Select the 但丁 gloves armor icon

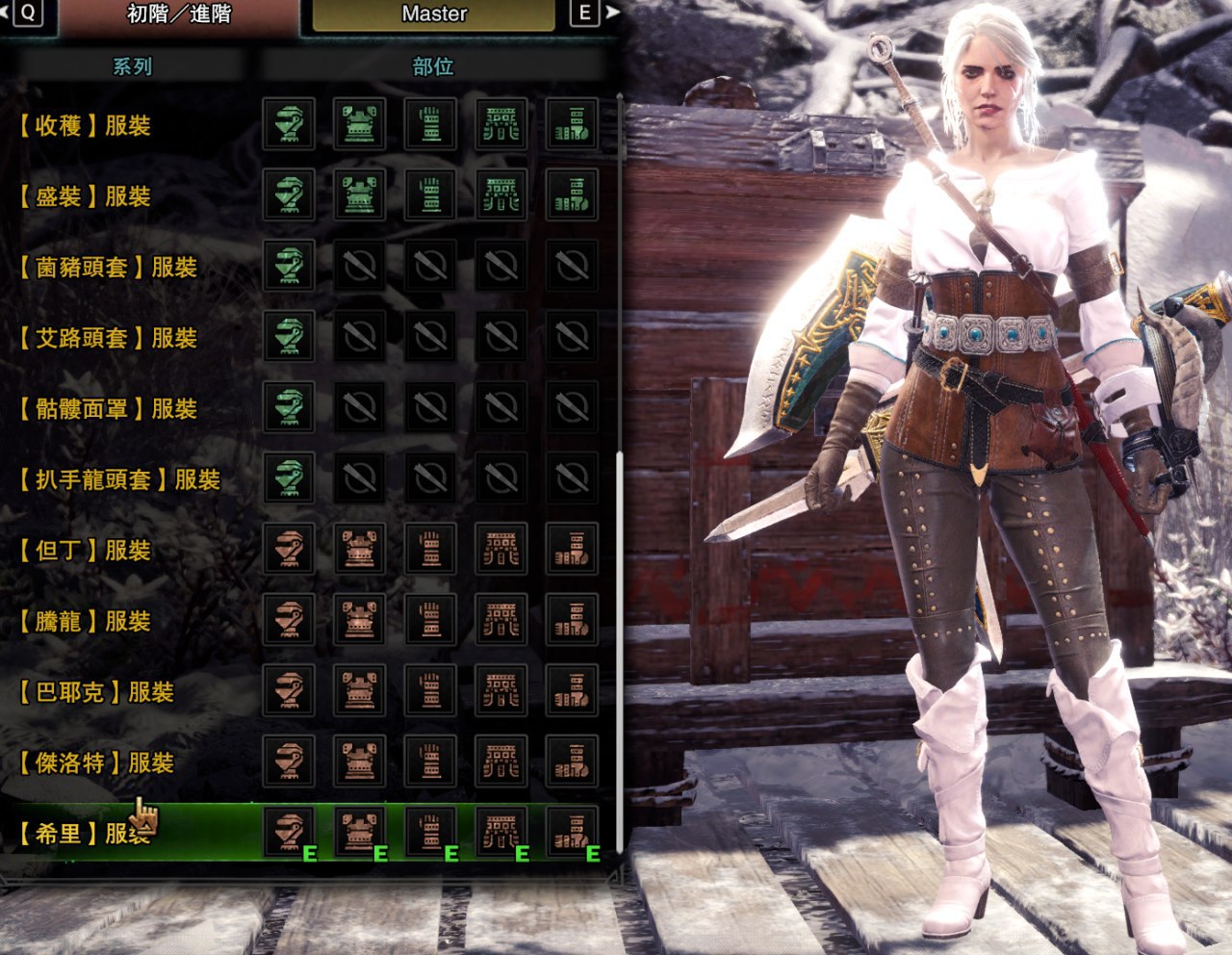click(430, 550)
